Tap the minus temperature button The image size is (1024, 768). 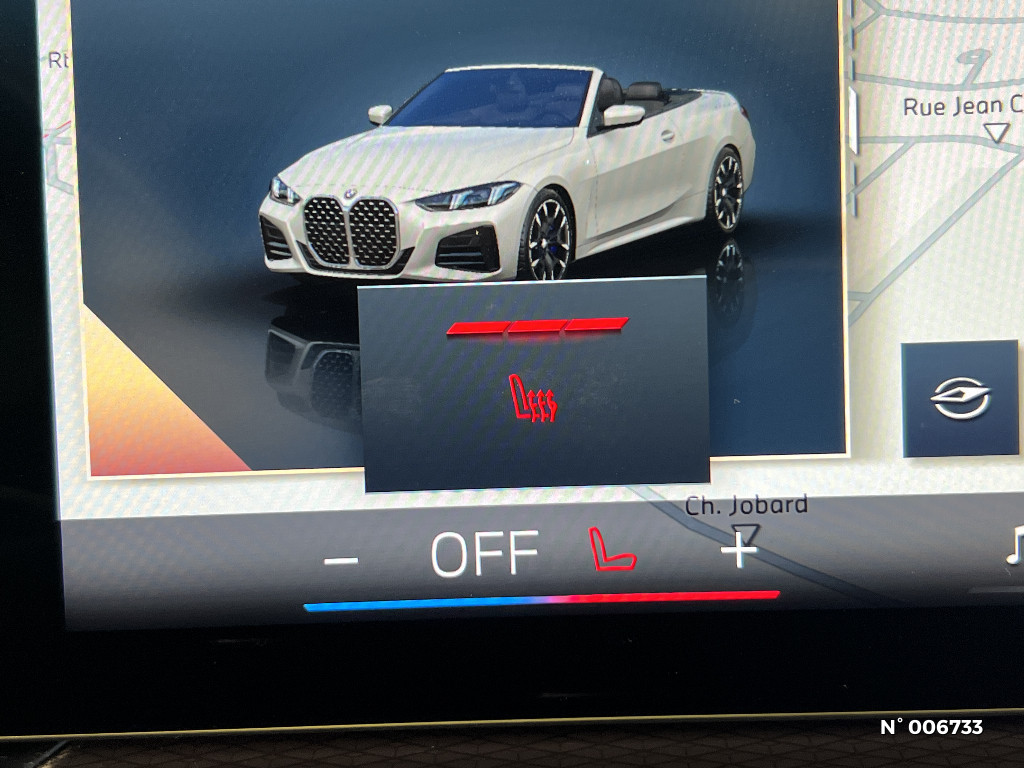click(341, 560)
